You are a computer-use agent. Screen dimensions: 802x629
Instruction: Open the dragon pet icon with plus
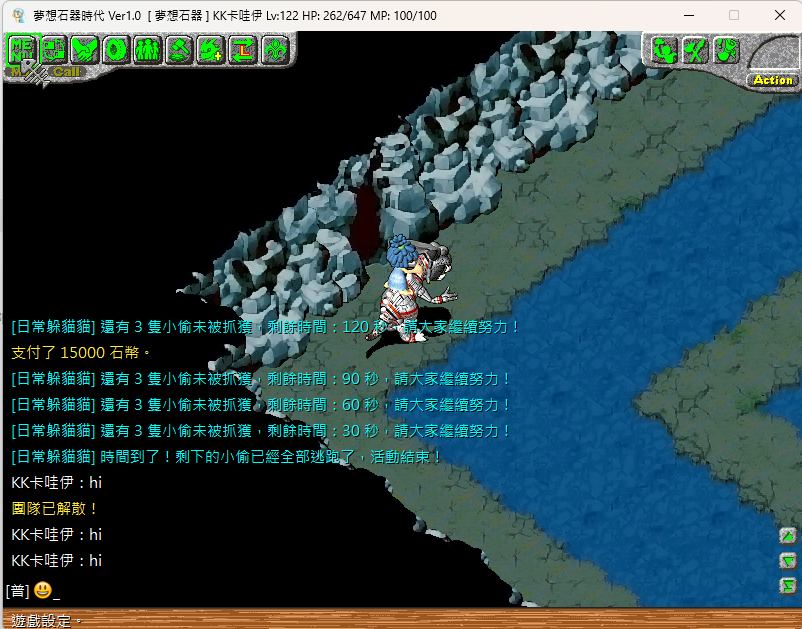point(211,49)
